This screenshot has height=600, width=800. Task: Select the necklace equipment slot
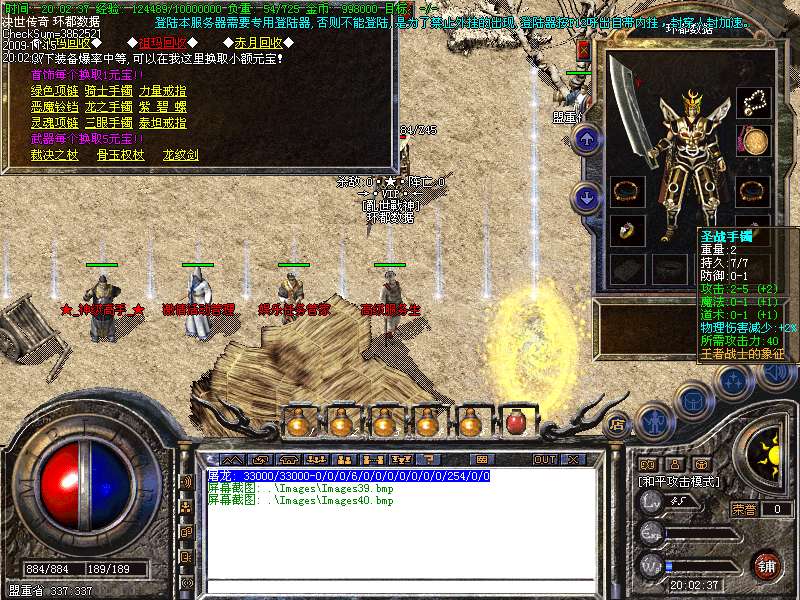click(x=754, y=102)
